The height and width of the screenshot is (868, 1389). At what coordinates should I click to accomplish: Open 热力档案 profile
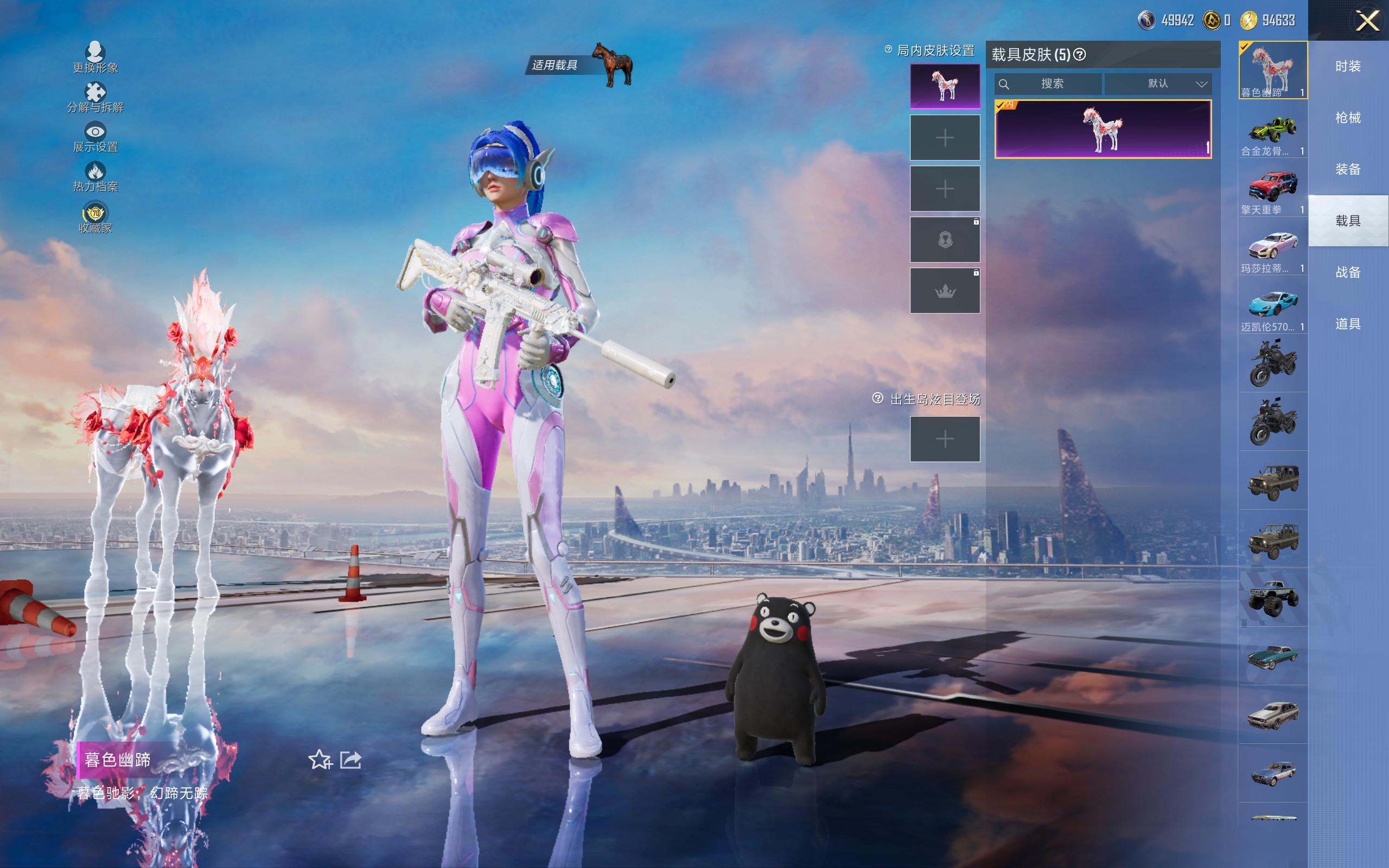[95, 177]
